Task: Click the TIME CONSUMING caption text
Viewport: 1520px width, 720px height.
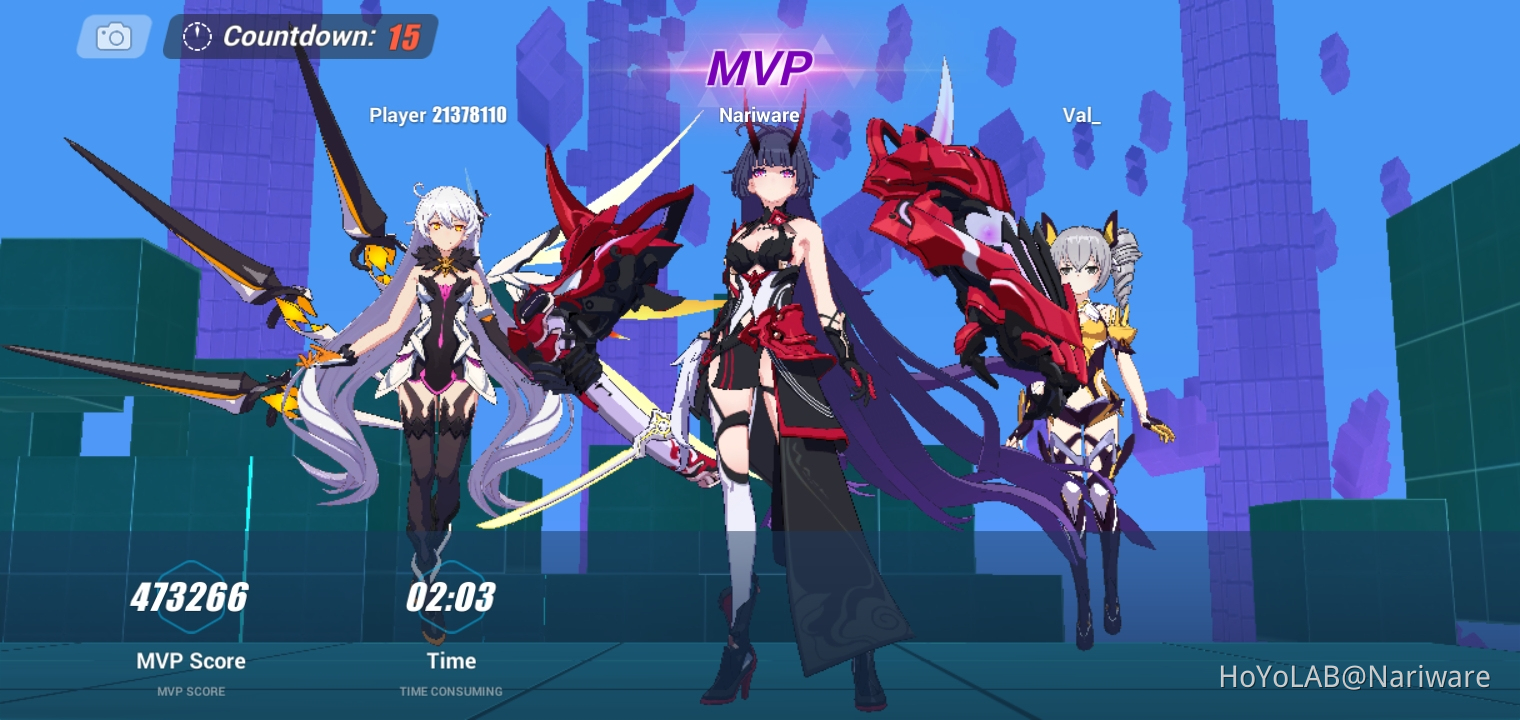Action: point(451,691)
